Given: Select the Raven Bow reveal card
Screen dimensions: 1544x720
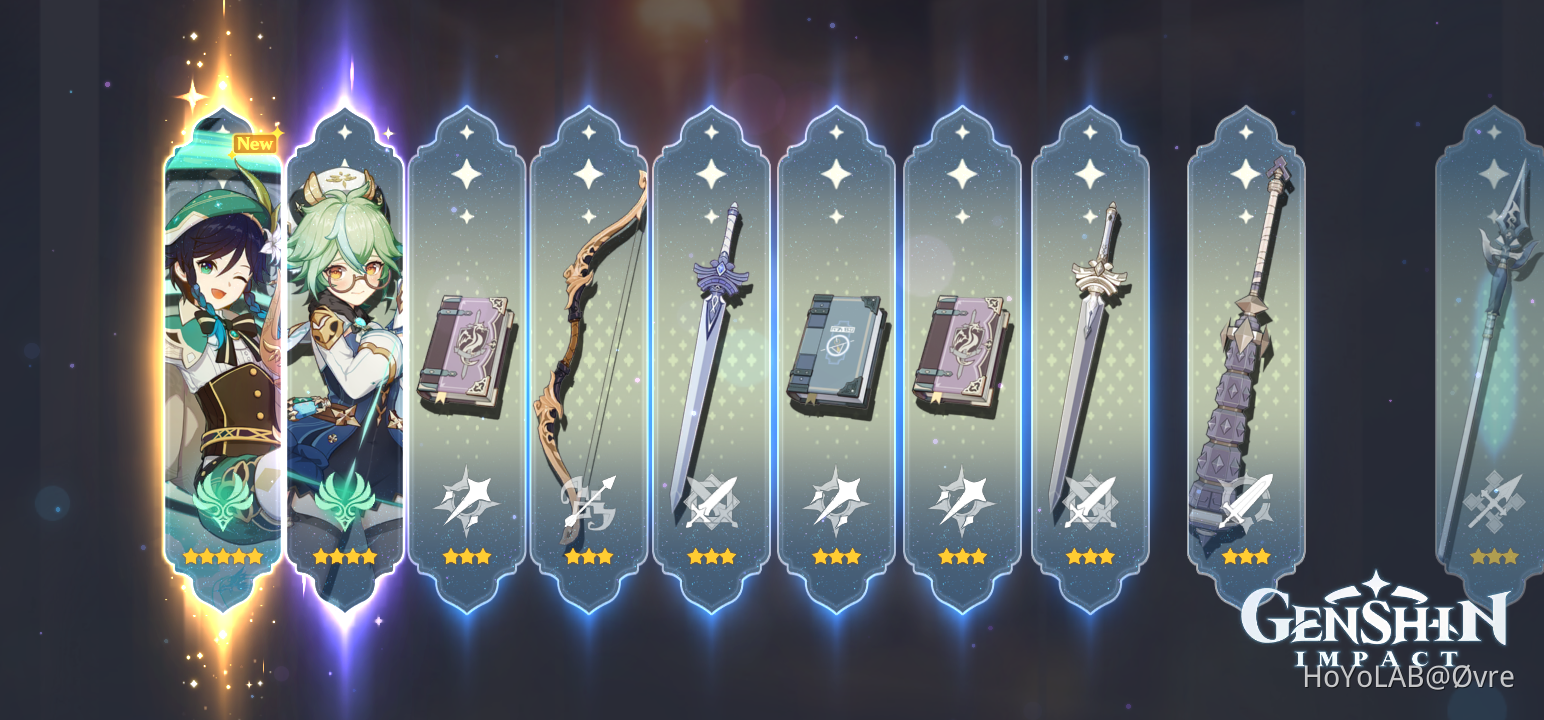Looking at the screenshot, I should click(590, 350).
